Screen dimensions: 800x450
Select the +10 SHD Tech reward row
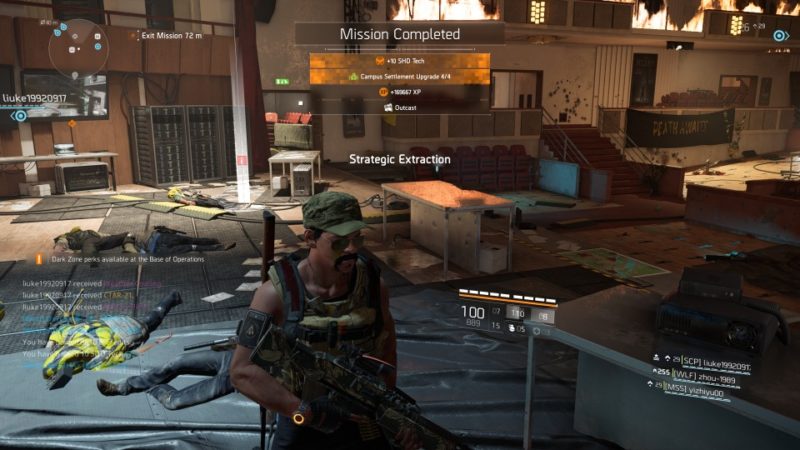pyautogui.click(x=399, y=59)
